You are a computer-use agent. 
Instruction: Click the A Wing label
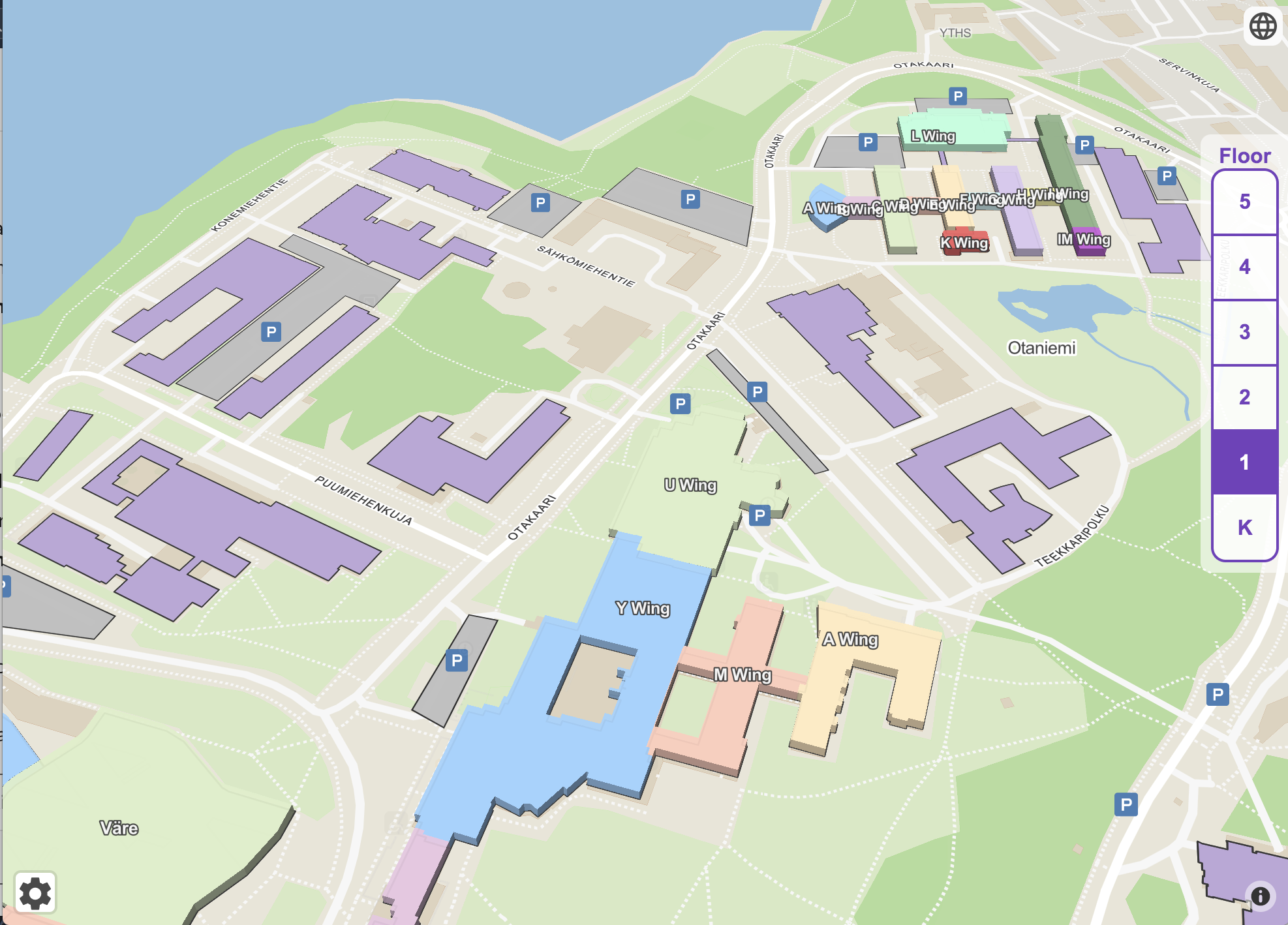point(850,641)
